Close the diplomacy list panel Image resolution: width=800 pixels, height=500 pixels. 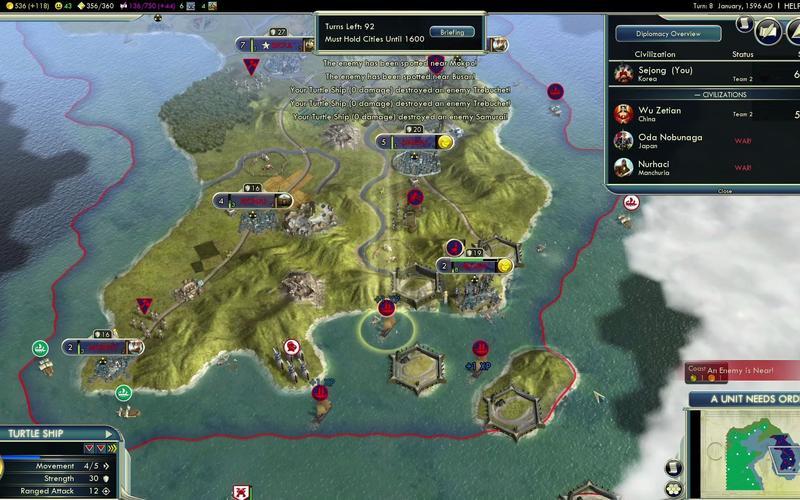[724, 190]
